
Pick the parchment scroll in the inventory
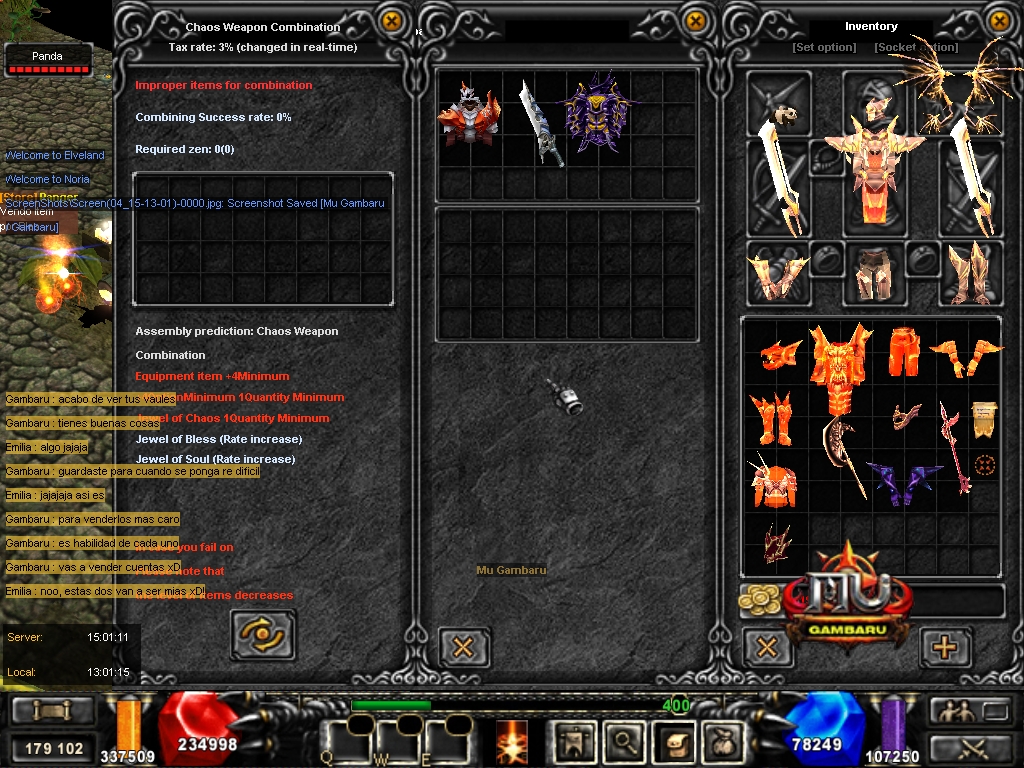(x=985, y=418)
